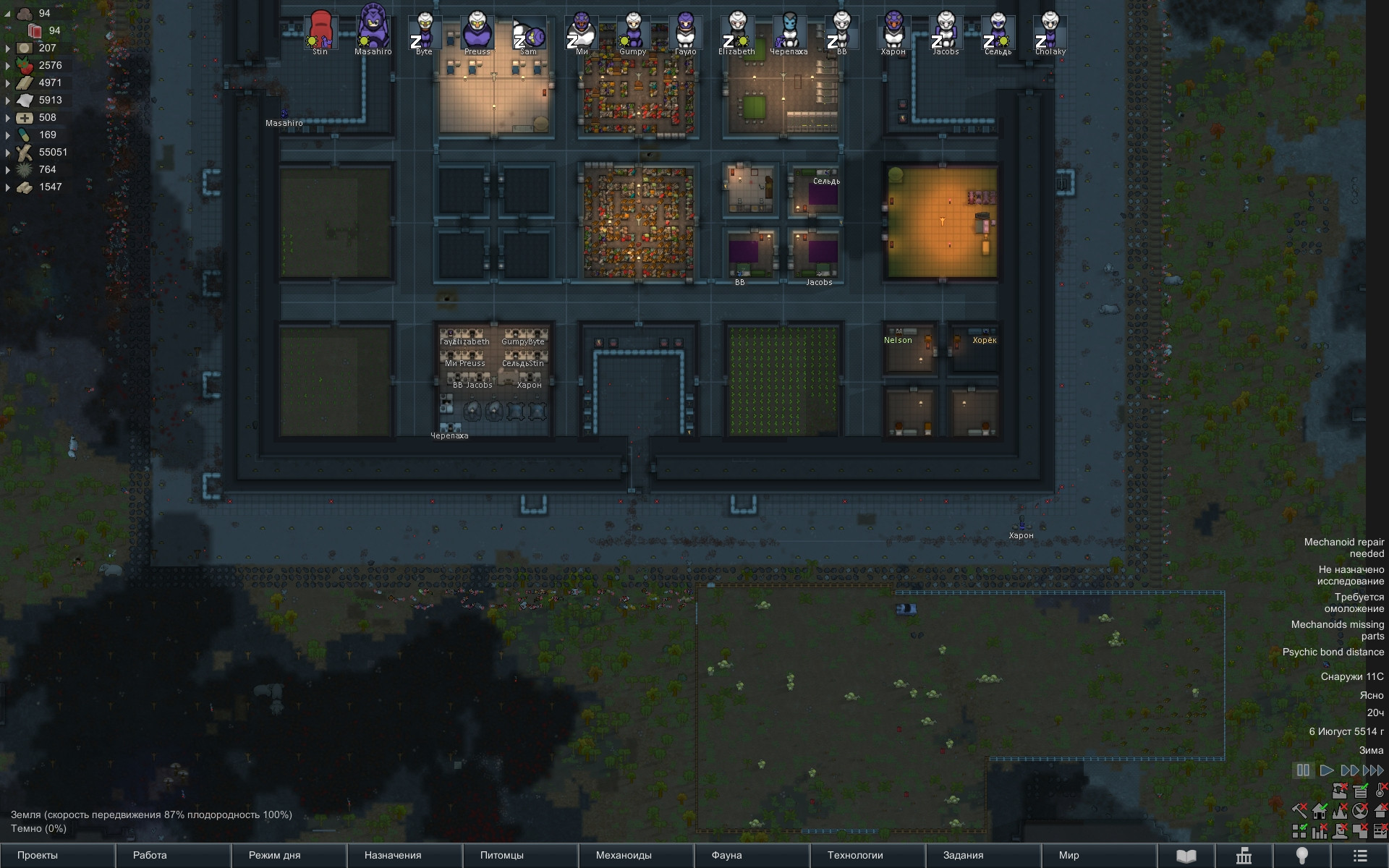Set game speed to normal play
This screenshot has height=868, width=1389.
click(1326, 770)
